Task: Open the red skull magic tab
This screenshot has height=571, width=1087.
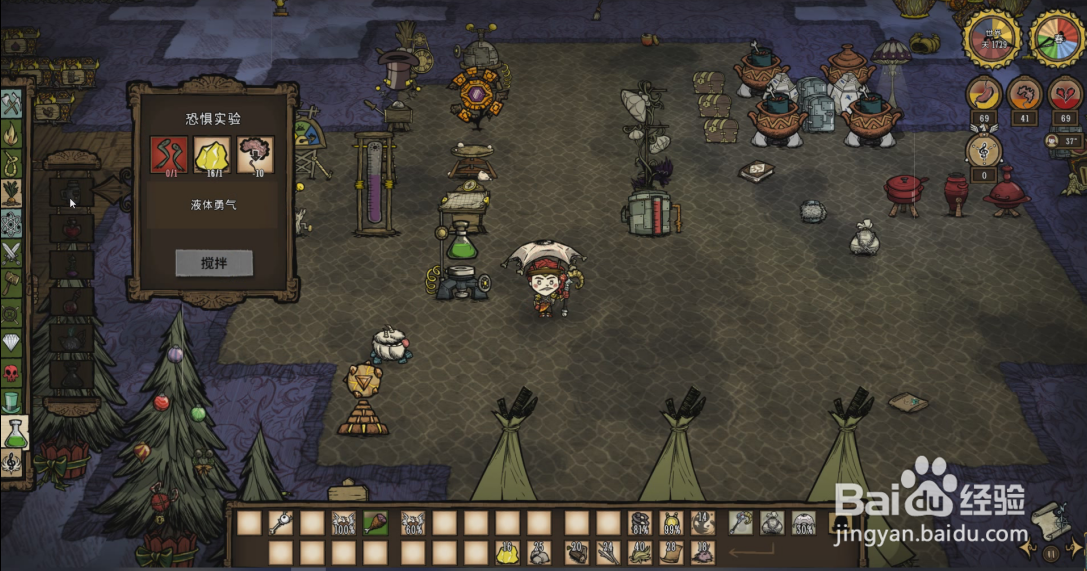Action: point(12,373)
